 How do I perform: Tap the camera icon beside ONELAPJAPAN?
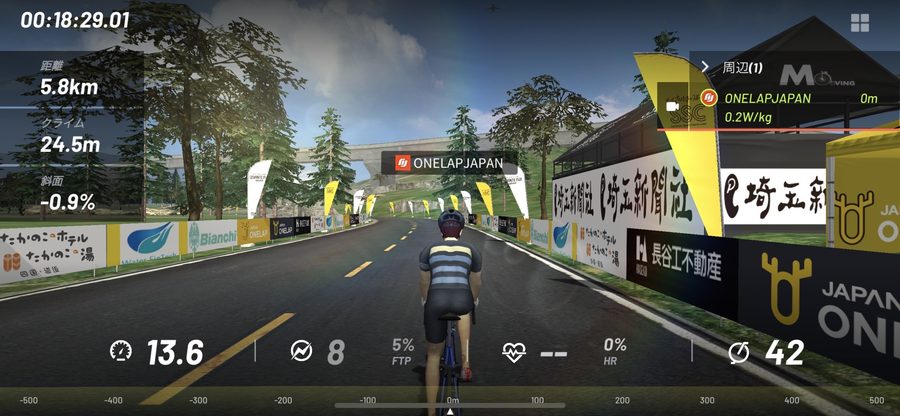(674, 105)
